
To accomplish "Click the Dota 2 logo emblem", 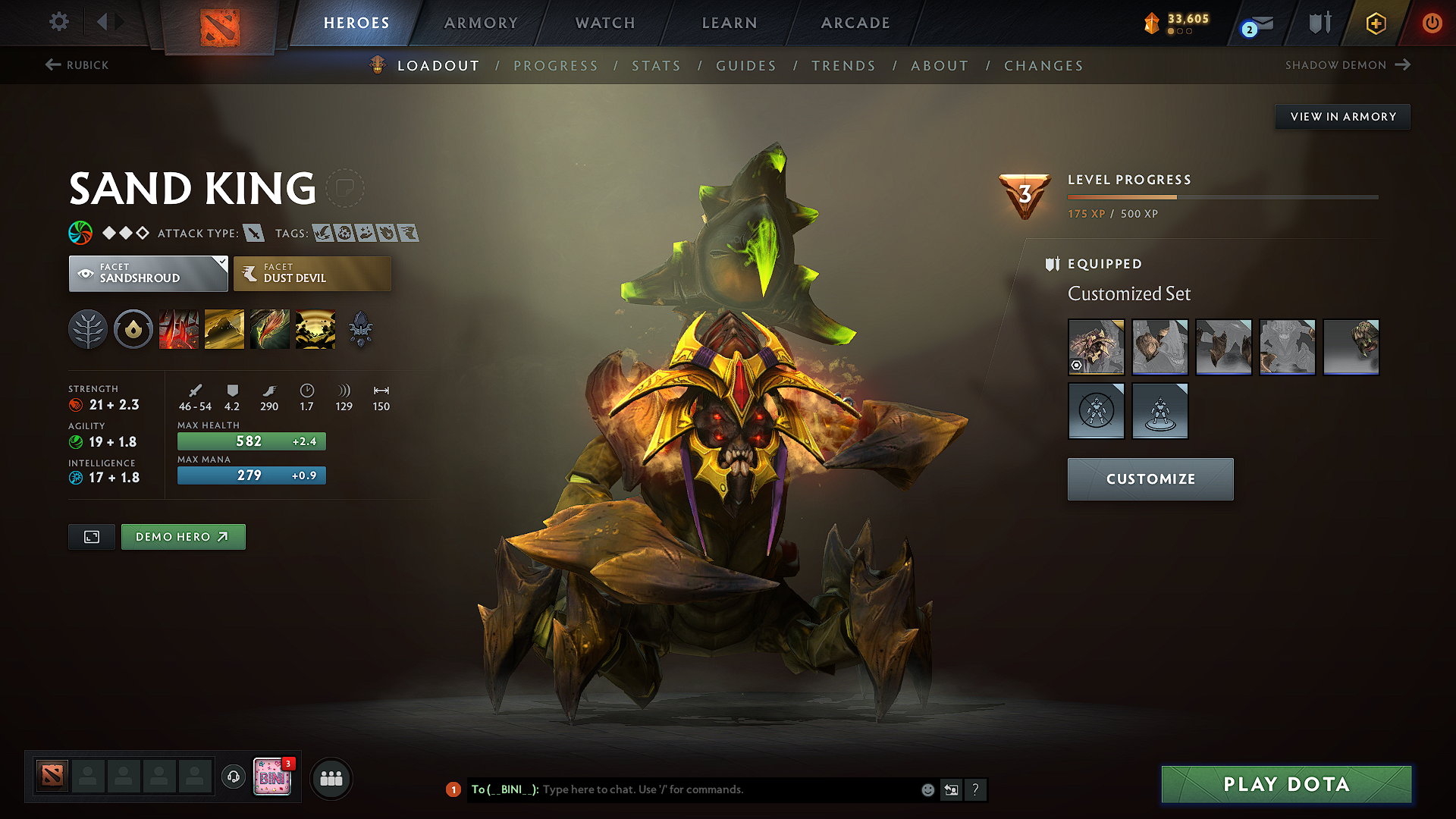I will pyautogui.click(x=218, y=22).
